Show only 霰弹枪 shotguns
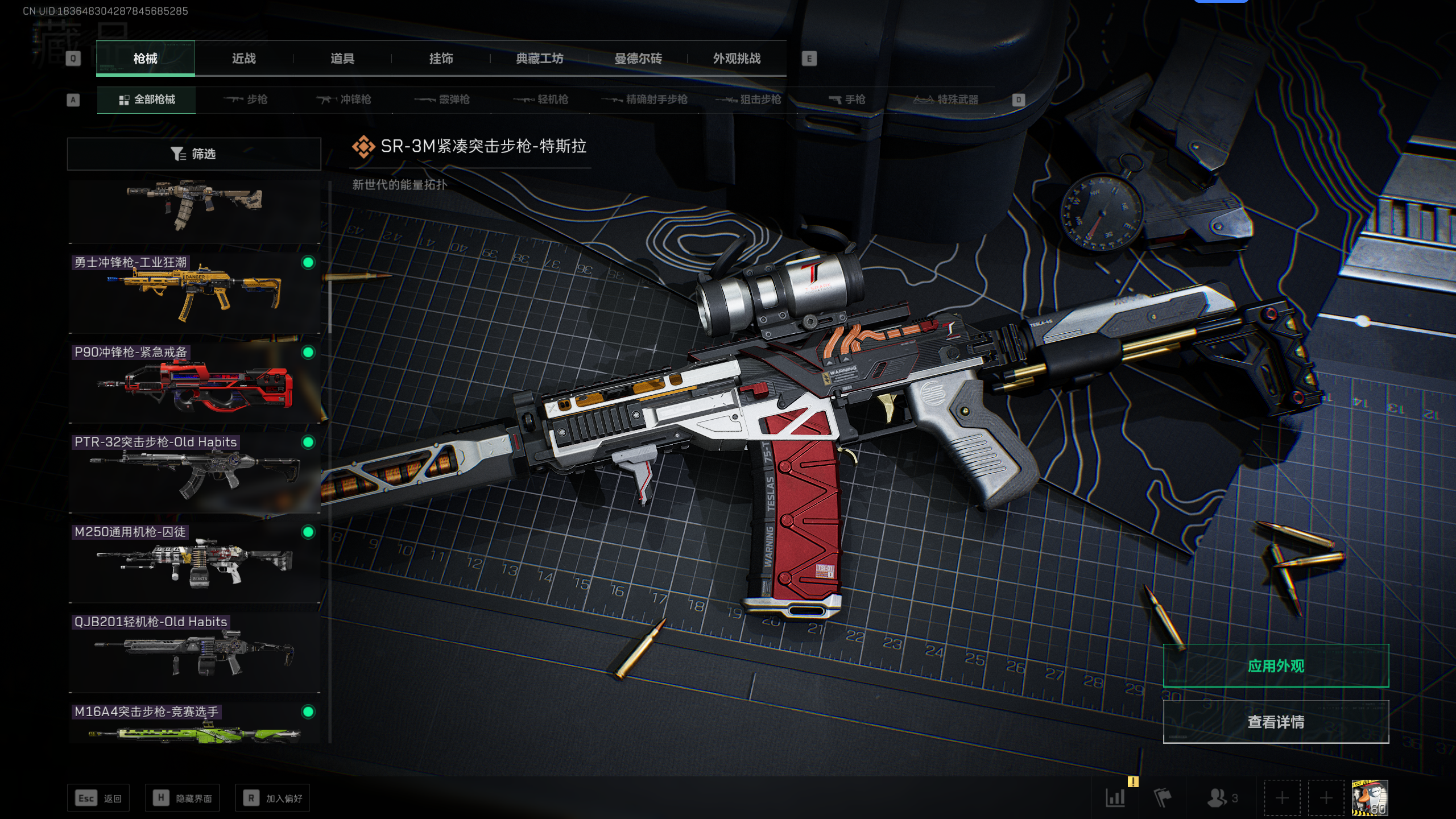Viewport: 1456px width, 819px height. [x=442, y=100]
